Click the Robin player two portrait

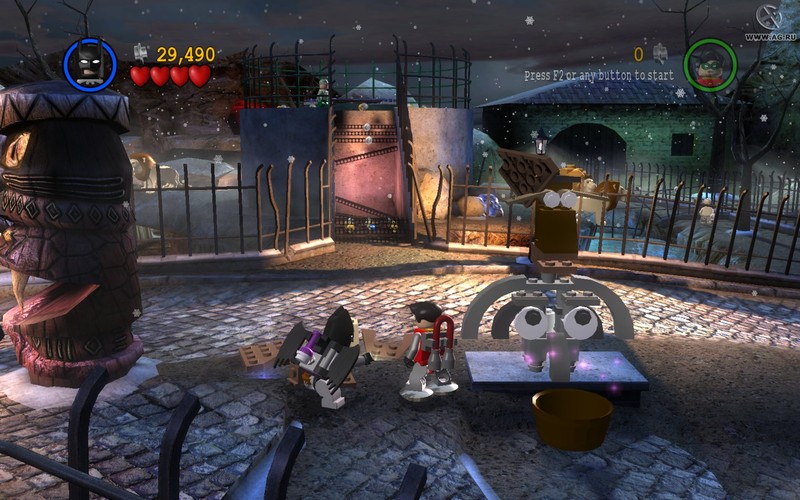[x=710, y=64]
